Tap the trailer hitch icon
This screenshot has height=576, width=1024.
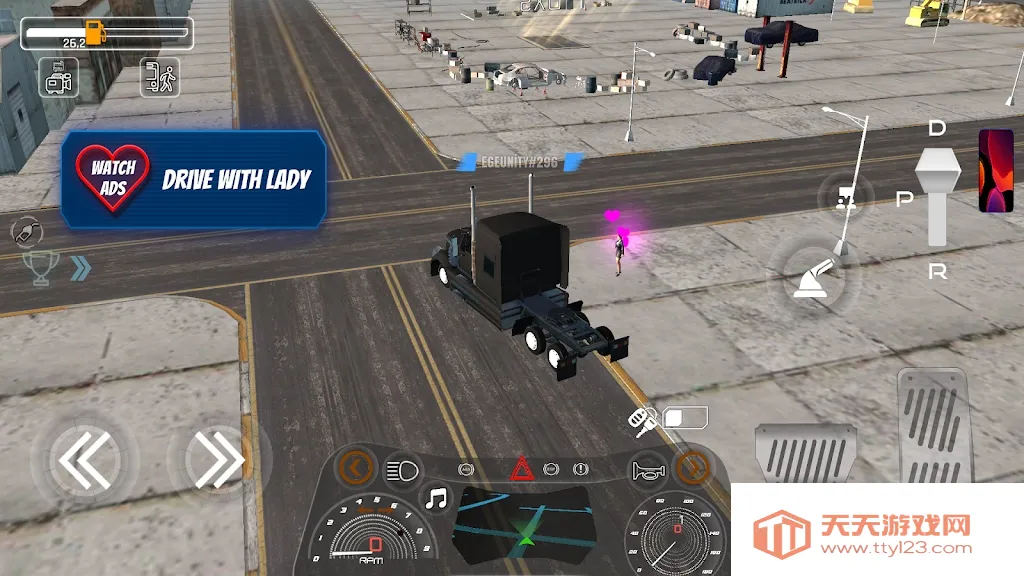point(846,197)
